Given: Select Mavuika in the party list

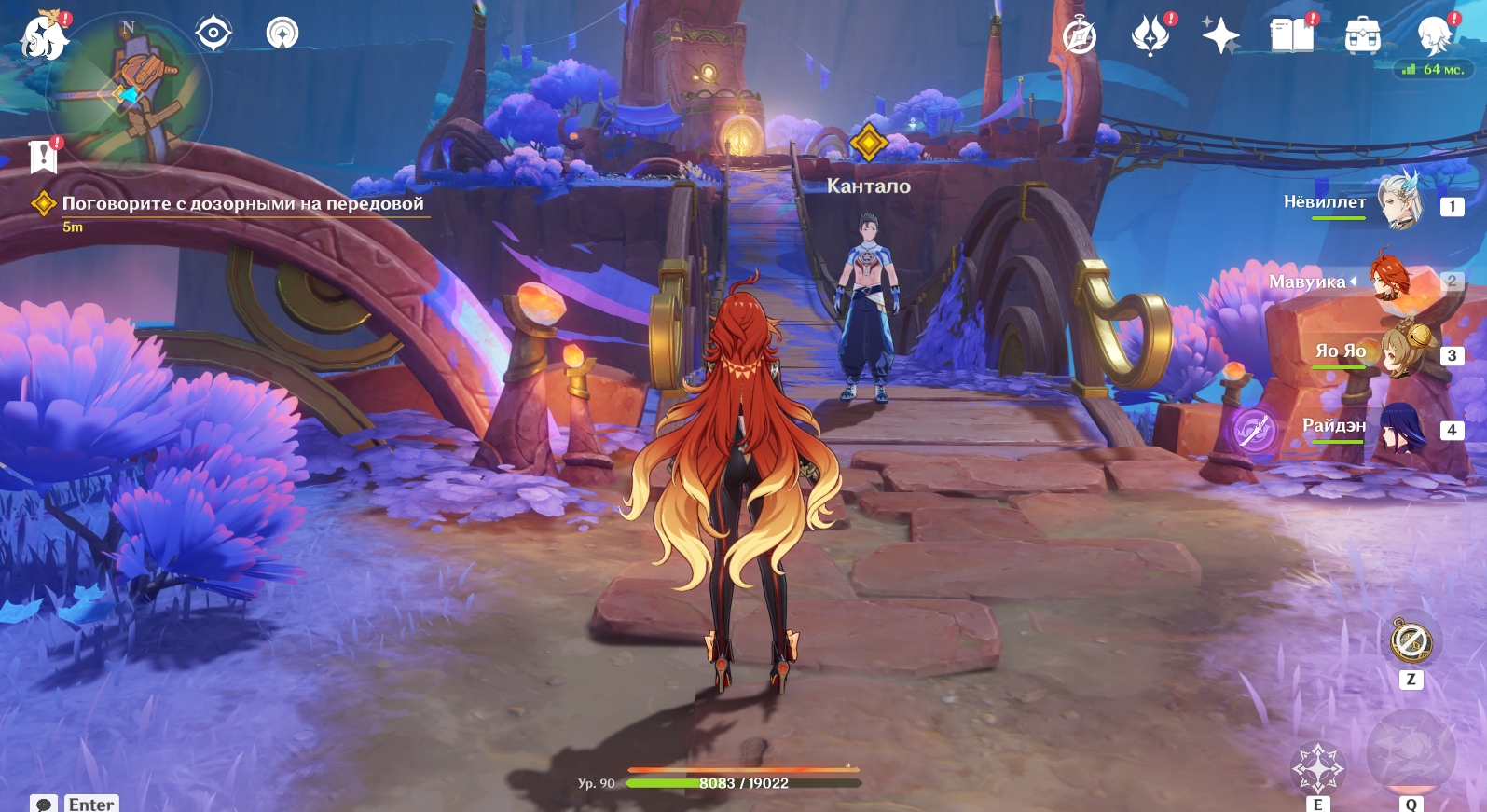Looking at the screenshot, I should tap(1394, 280).
